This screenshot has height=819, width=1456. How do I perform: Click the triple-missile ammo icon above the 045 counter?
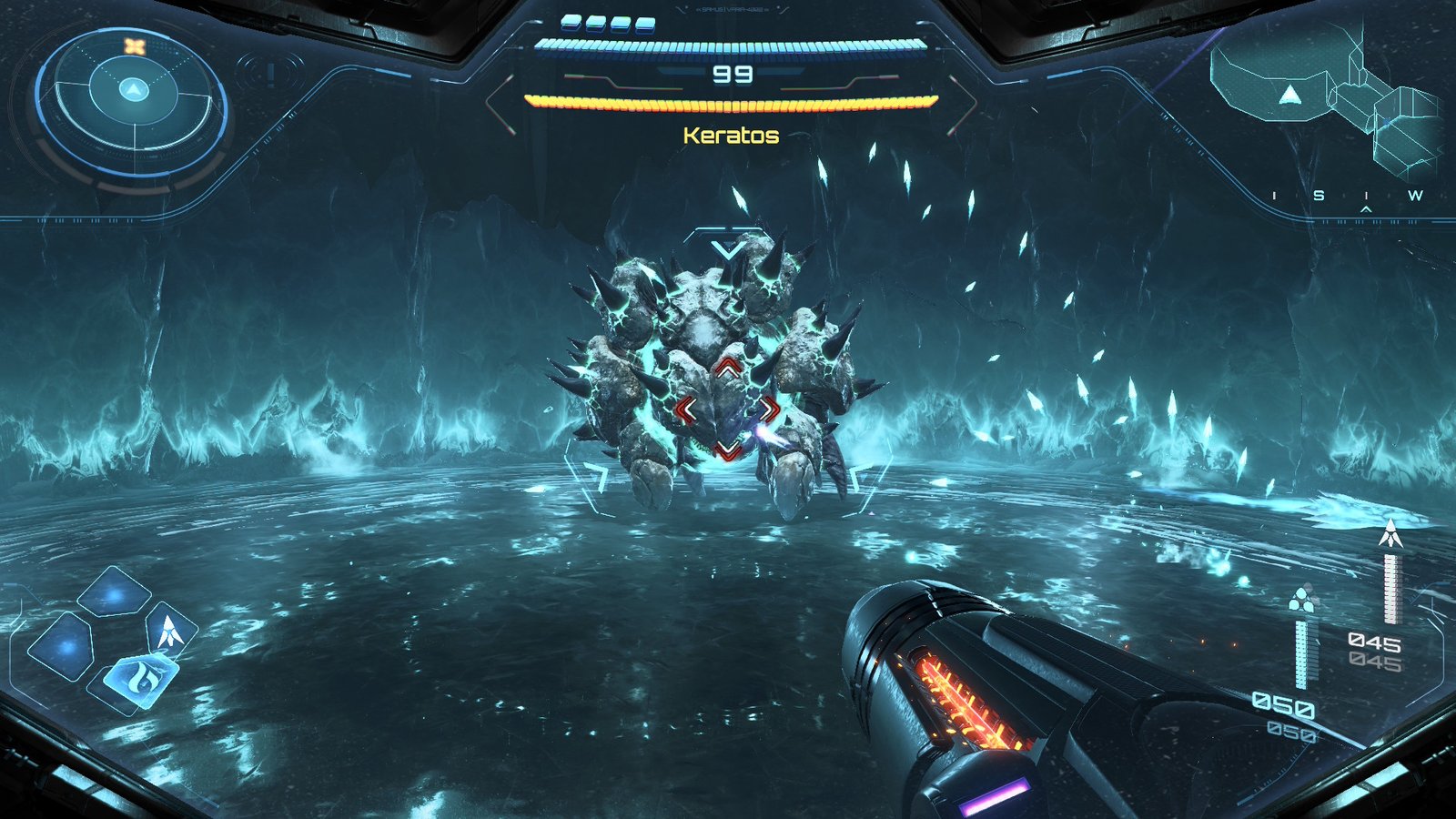click(x=1302, y=600)
